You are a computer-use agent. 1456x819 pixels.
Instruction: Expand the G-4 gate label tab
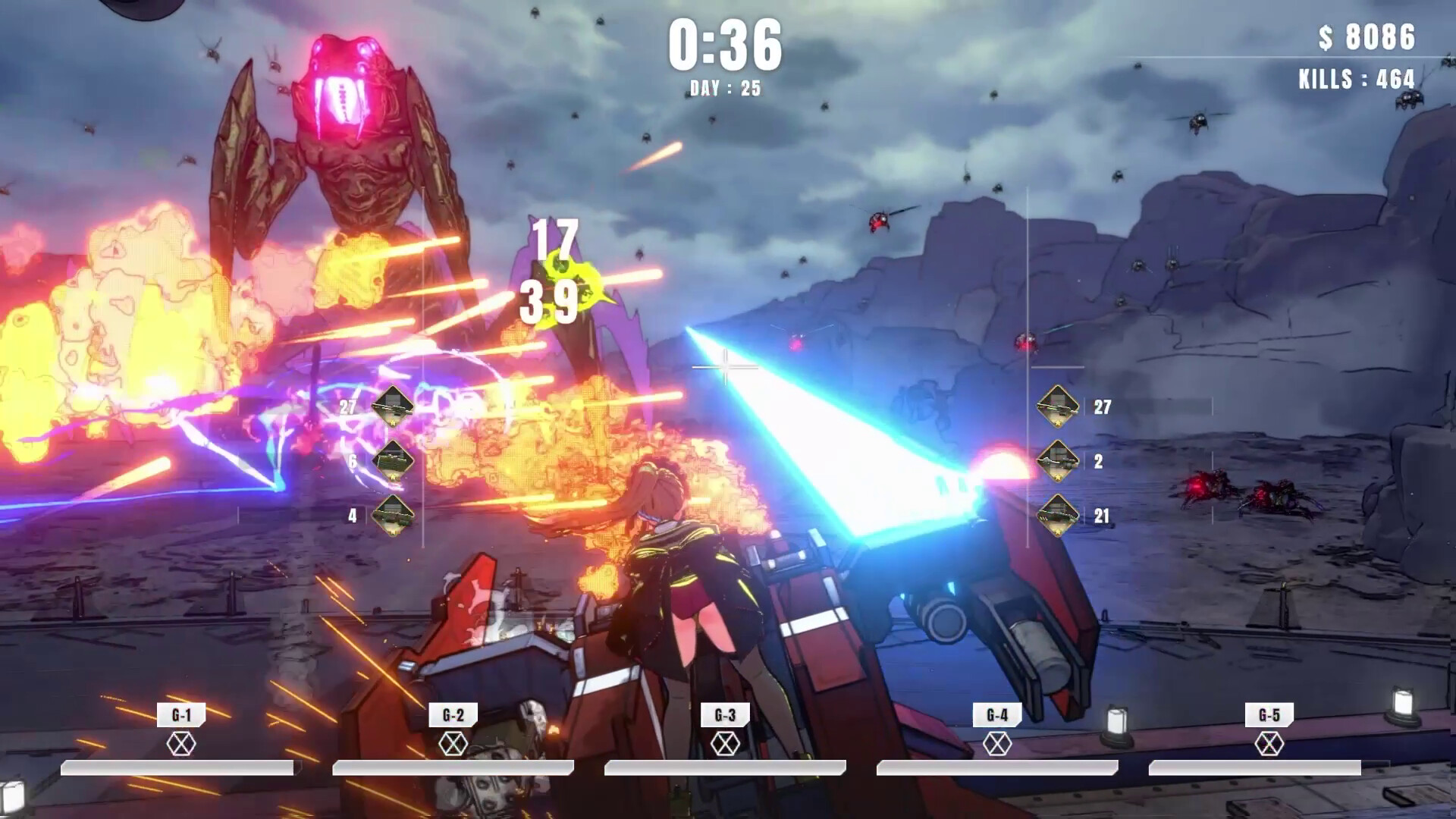click(997, 713)
